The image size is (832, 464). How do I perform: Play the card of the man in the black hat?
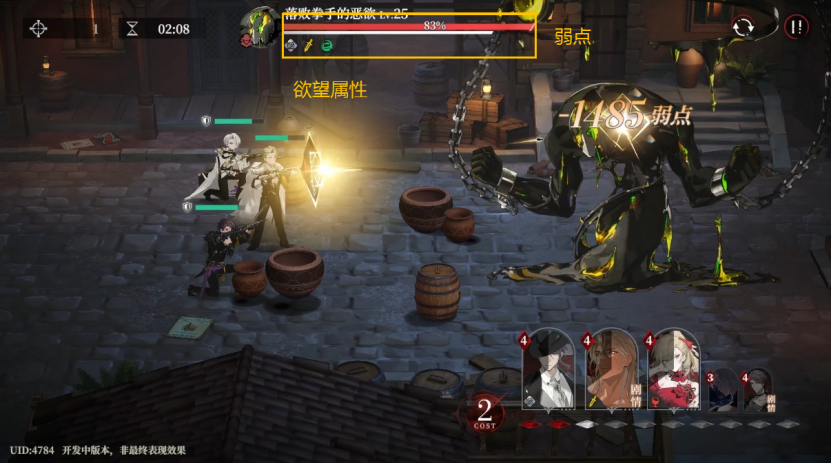pyautogui.click(x=548, y=370)
